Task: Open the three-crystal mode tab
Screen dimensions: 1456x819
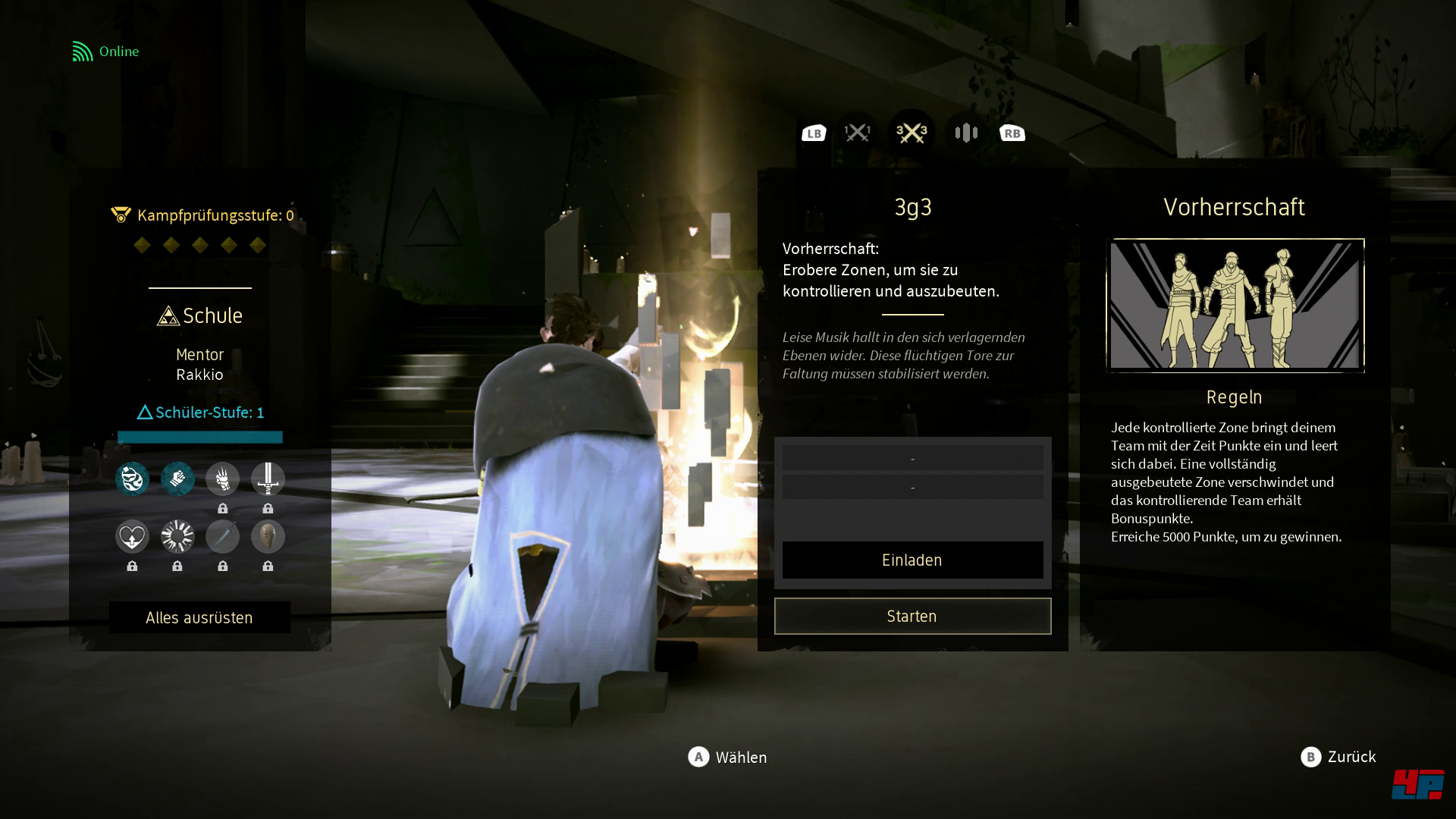Action: point(966,133)
